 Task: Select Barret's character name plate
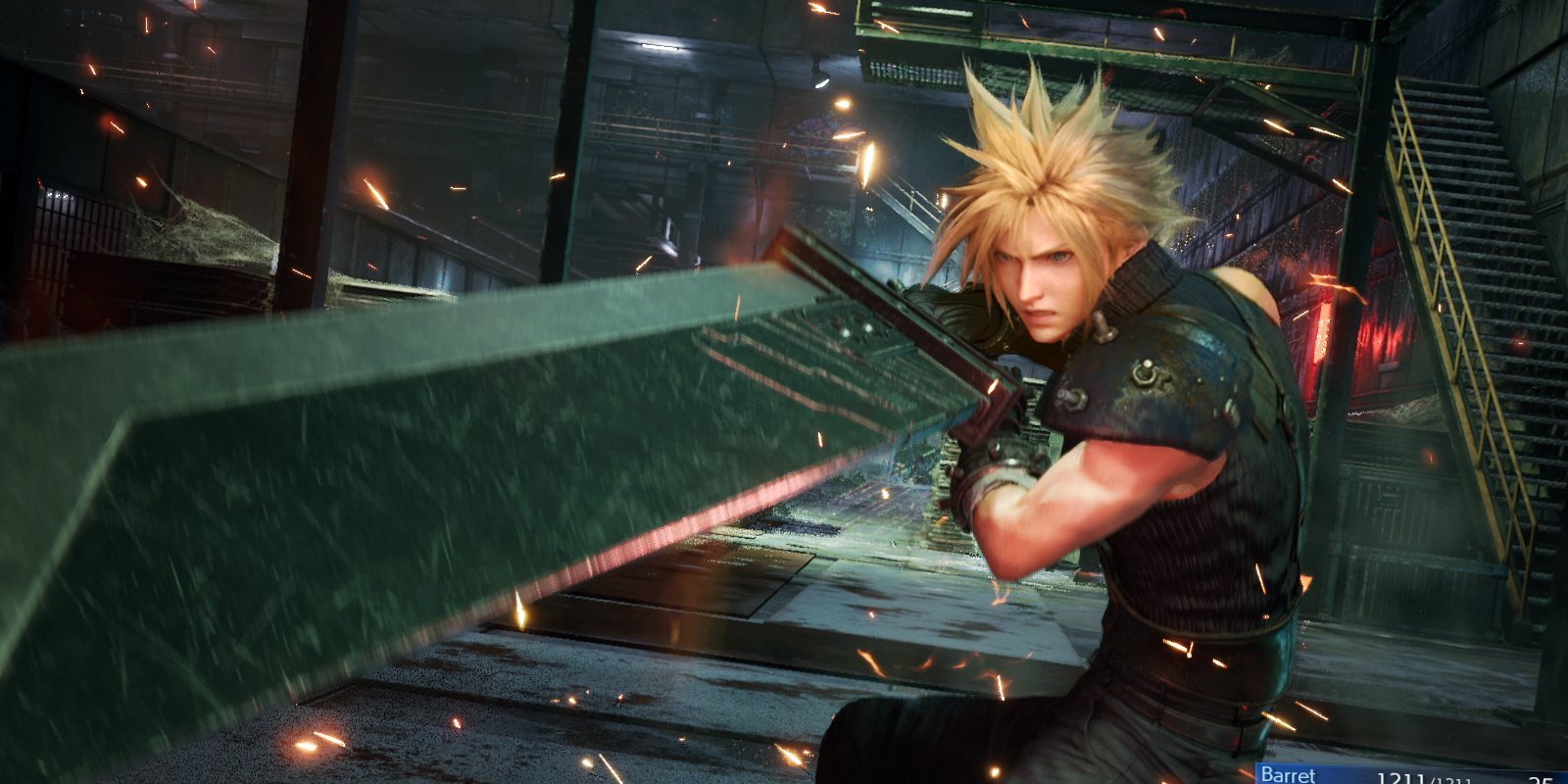tap(1288, 775)
